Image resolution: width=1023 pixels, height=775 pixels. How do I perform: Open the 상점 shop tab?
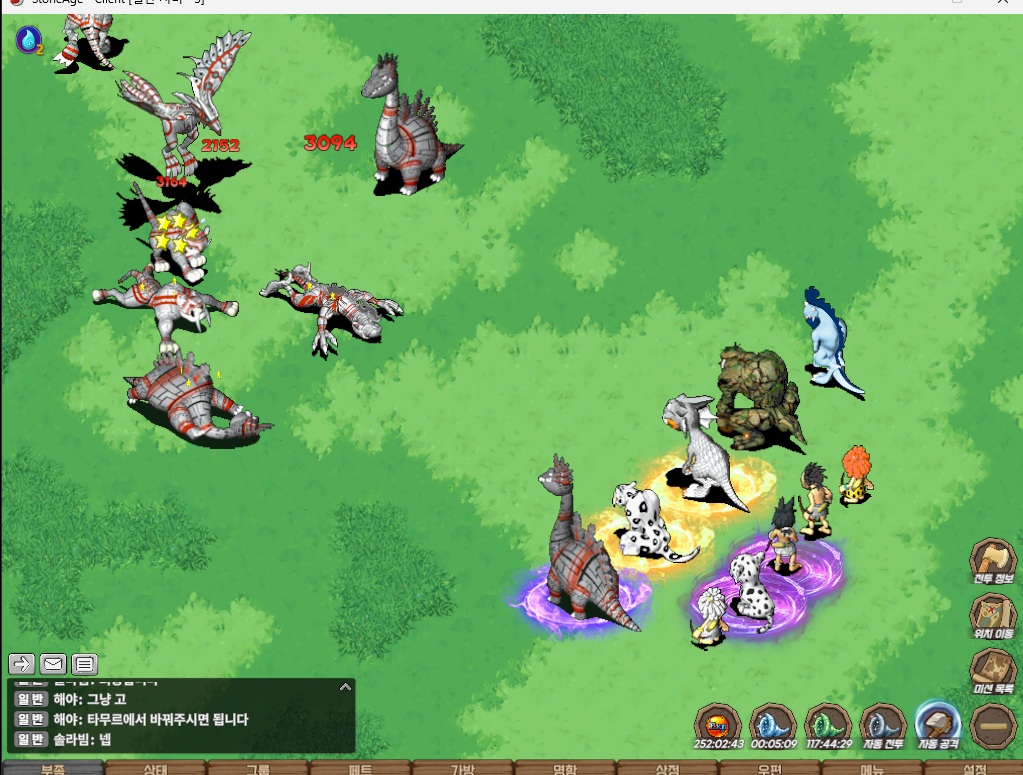click(667, 768)
